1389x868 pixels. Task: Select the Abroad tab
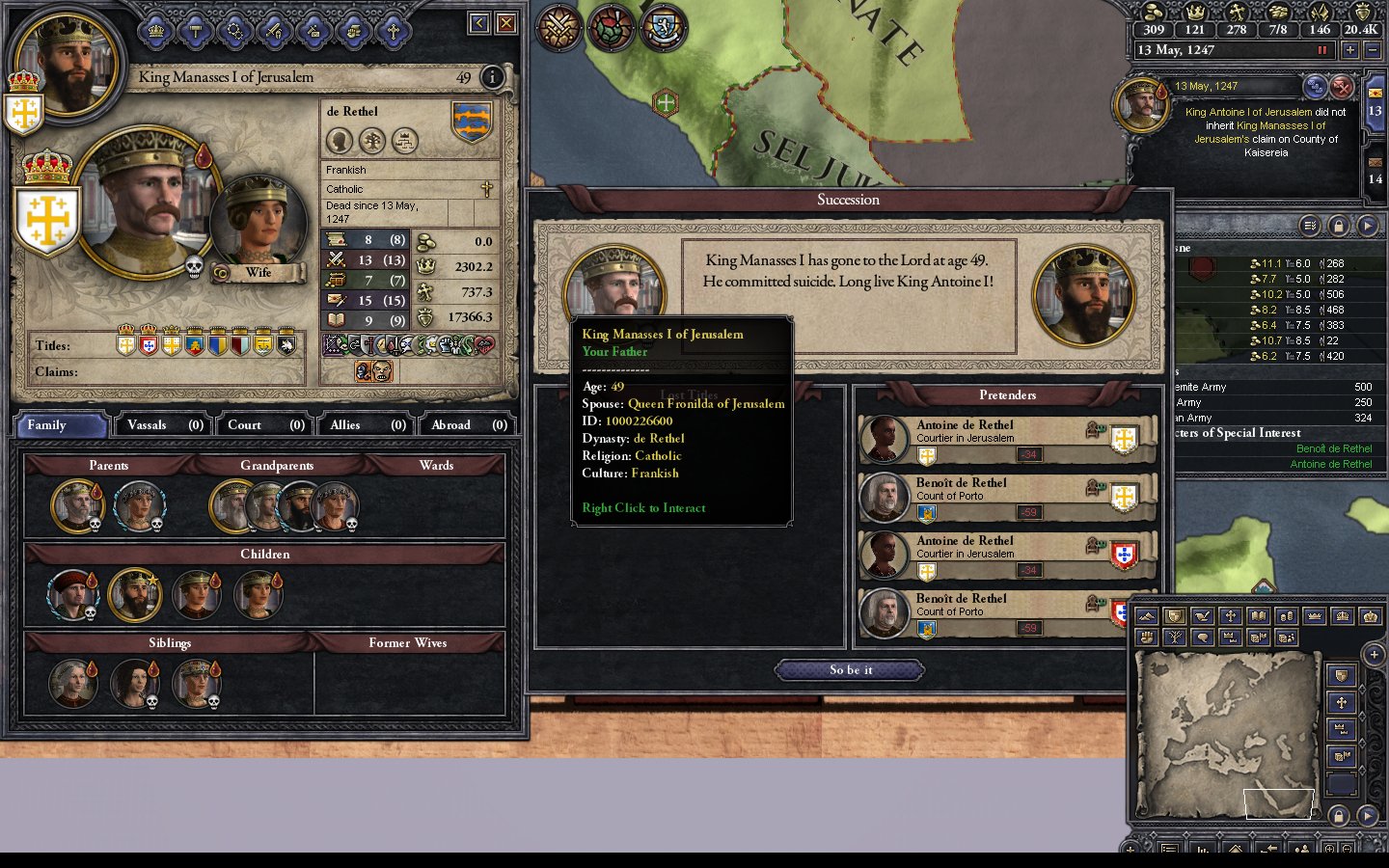[x=469, y=424]
